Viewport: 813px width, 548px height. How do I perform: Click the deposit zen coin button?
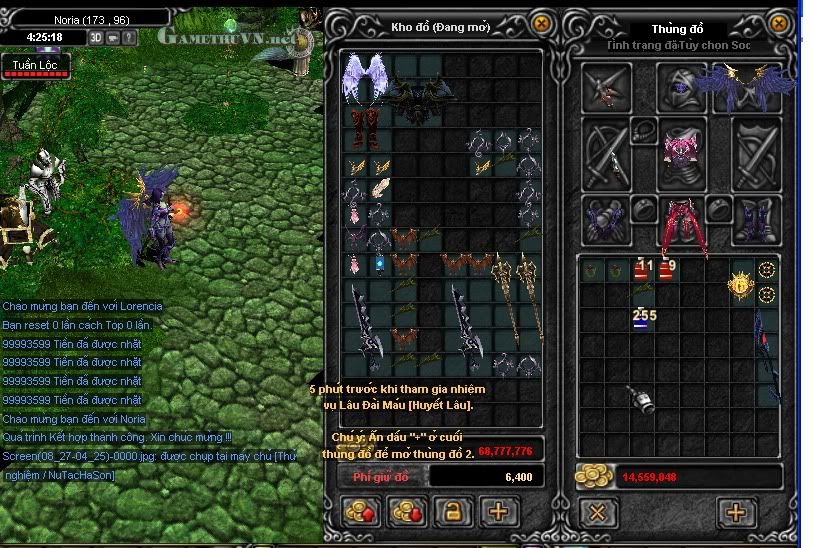coord(362,513)
